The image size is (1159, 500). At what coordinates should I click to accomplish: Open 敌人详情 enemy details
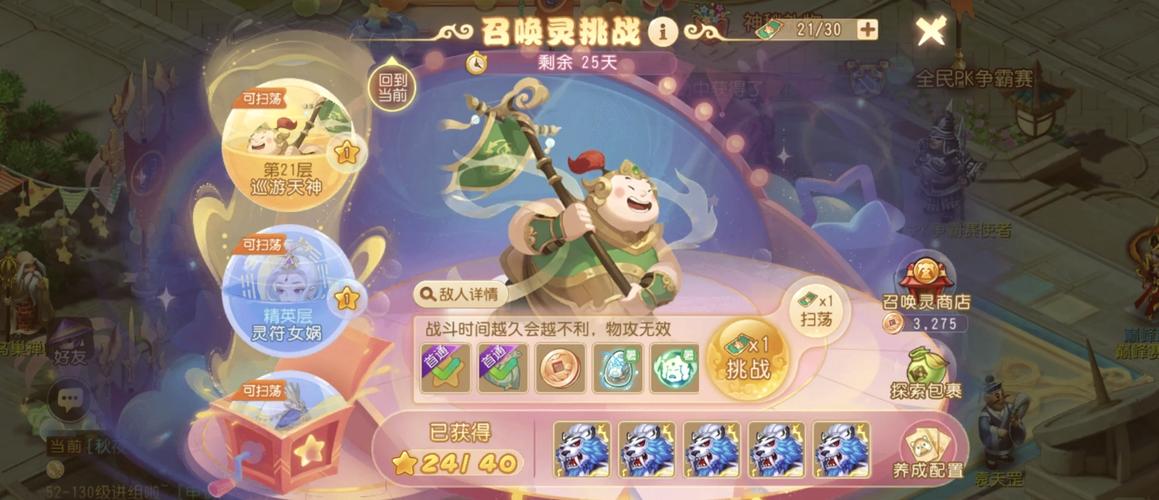(460, 294)
